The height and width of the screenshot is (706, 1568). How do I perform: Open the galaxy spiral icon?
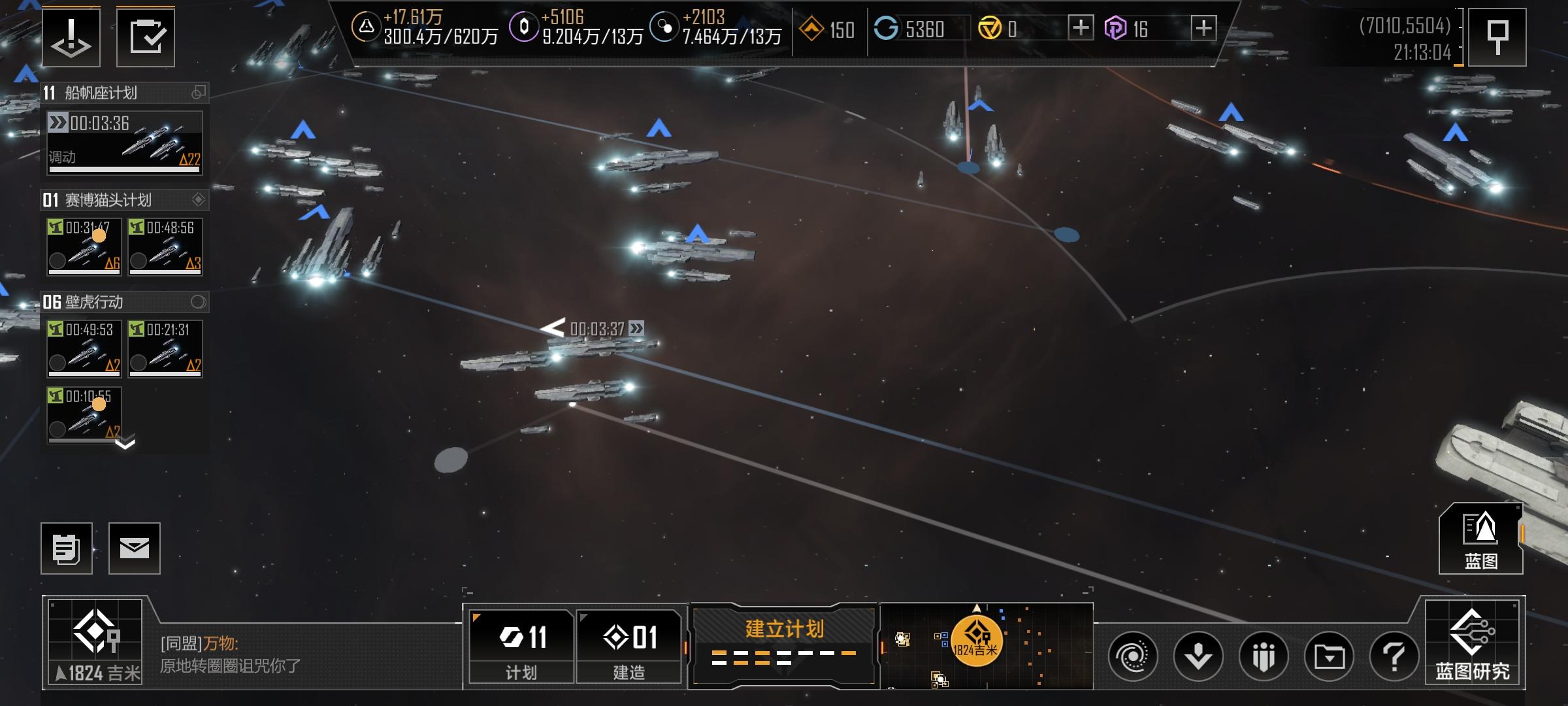coord(1133,656)
